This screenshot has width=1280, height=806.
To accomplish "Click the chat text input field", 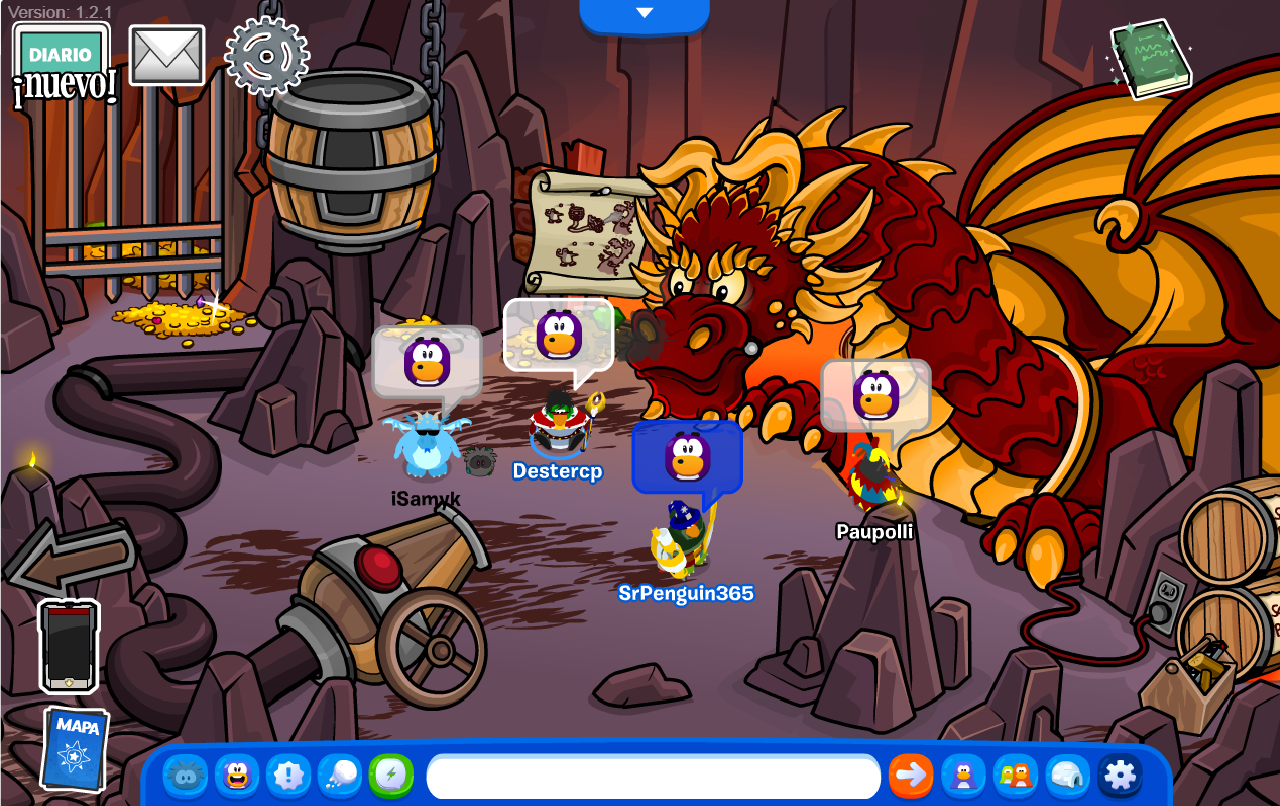I will pyautogui.click(x=650, y=774).
